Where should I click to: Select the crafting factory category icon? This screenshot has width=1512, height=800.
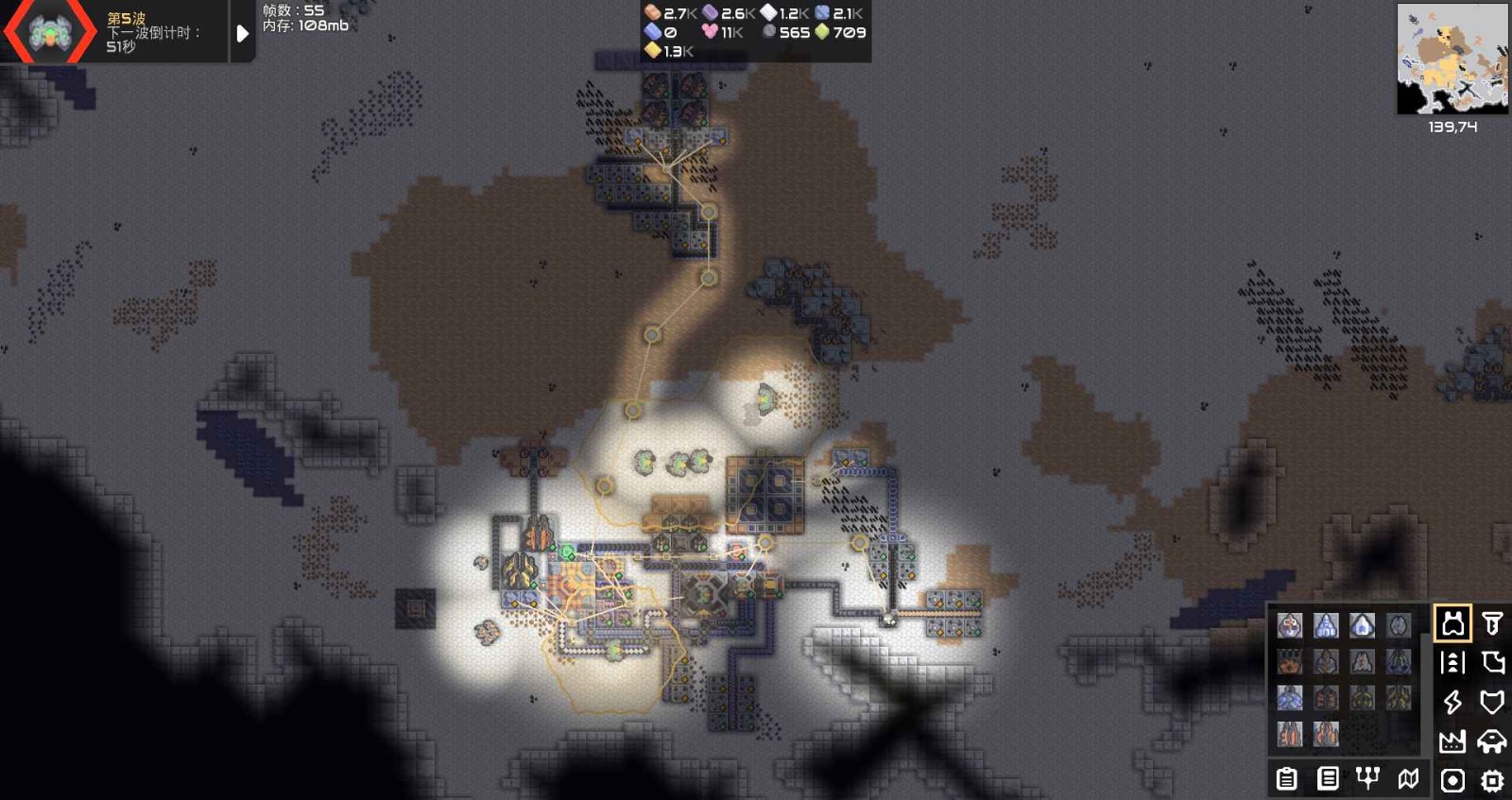(1453, 740)
